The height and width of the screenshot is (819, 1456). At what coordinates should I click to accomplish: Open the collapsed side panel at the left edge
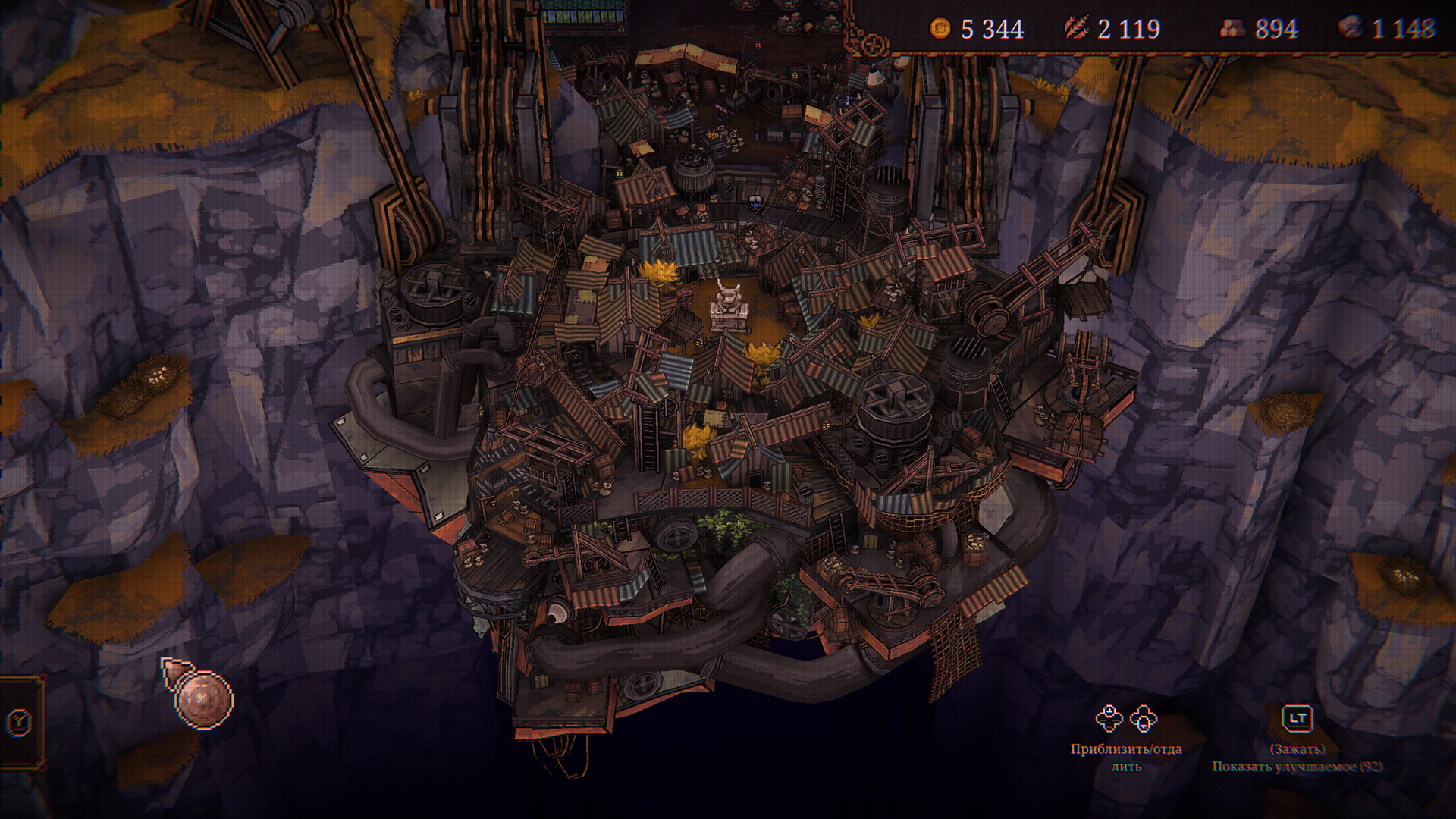pyautogui.click(x=19, y=722)
